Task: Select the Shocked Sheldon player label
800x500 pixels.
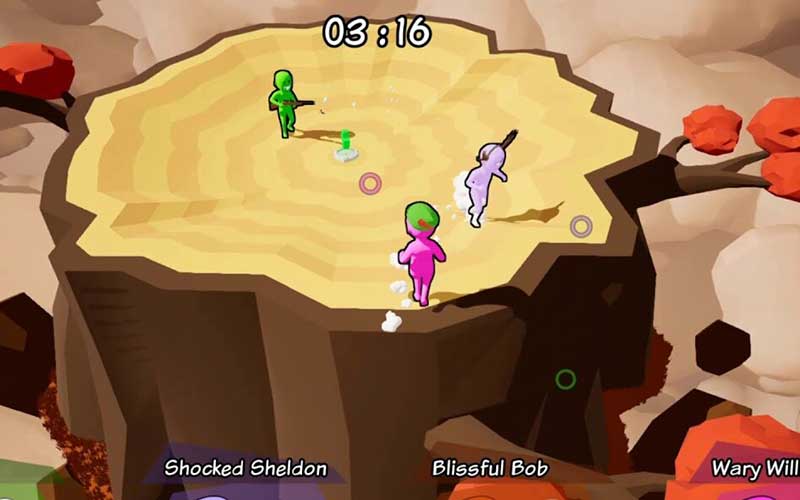Action: (246, 467)
